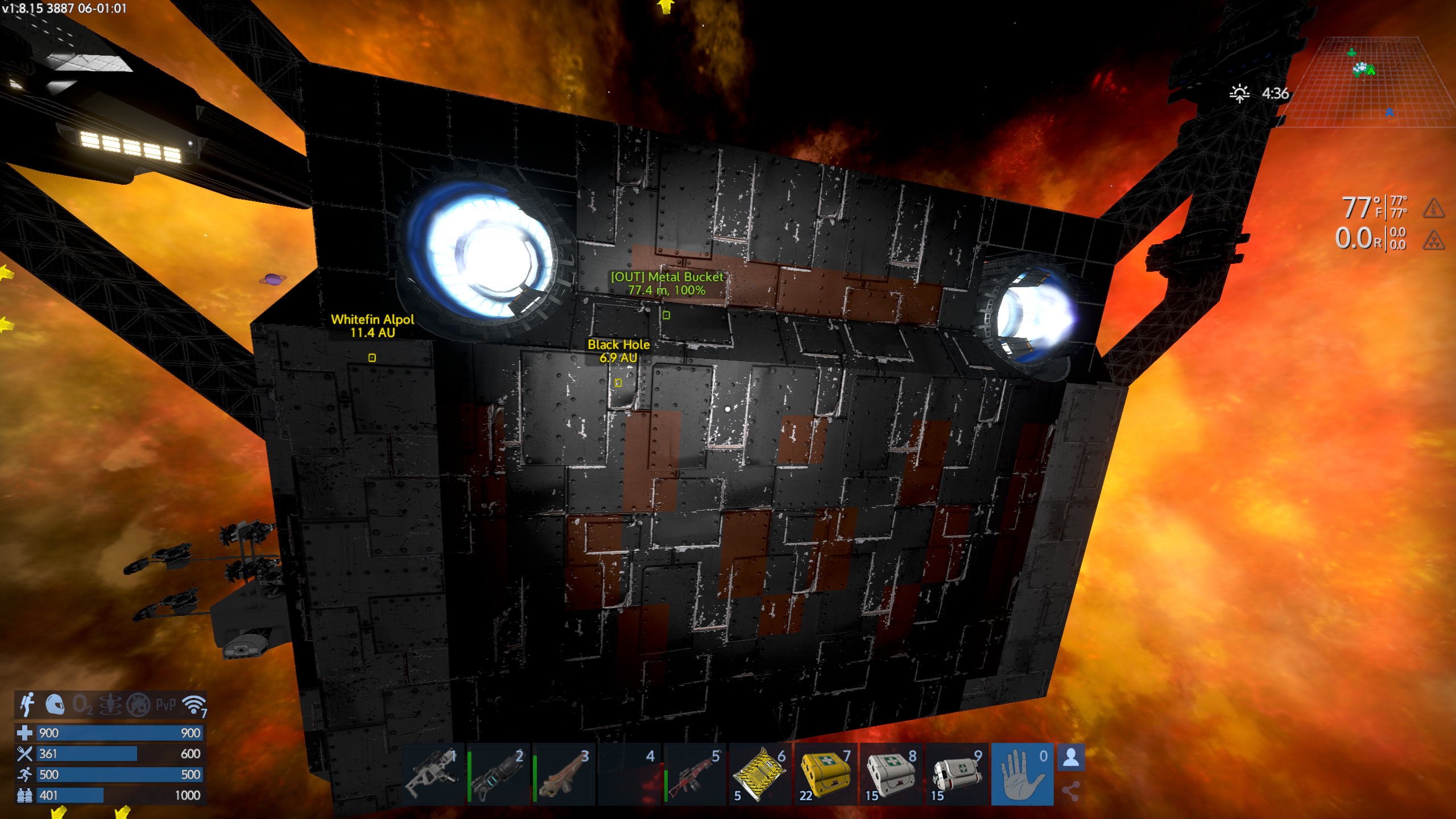Click the Metal Bucket vessel marker
Screen dimensions: 1456x819
click(x=667, y=315)
